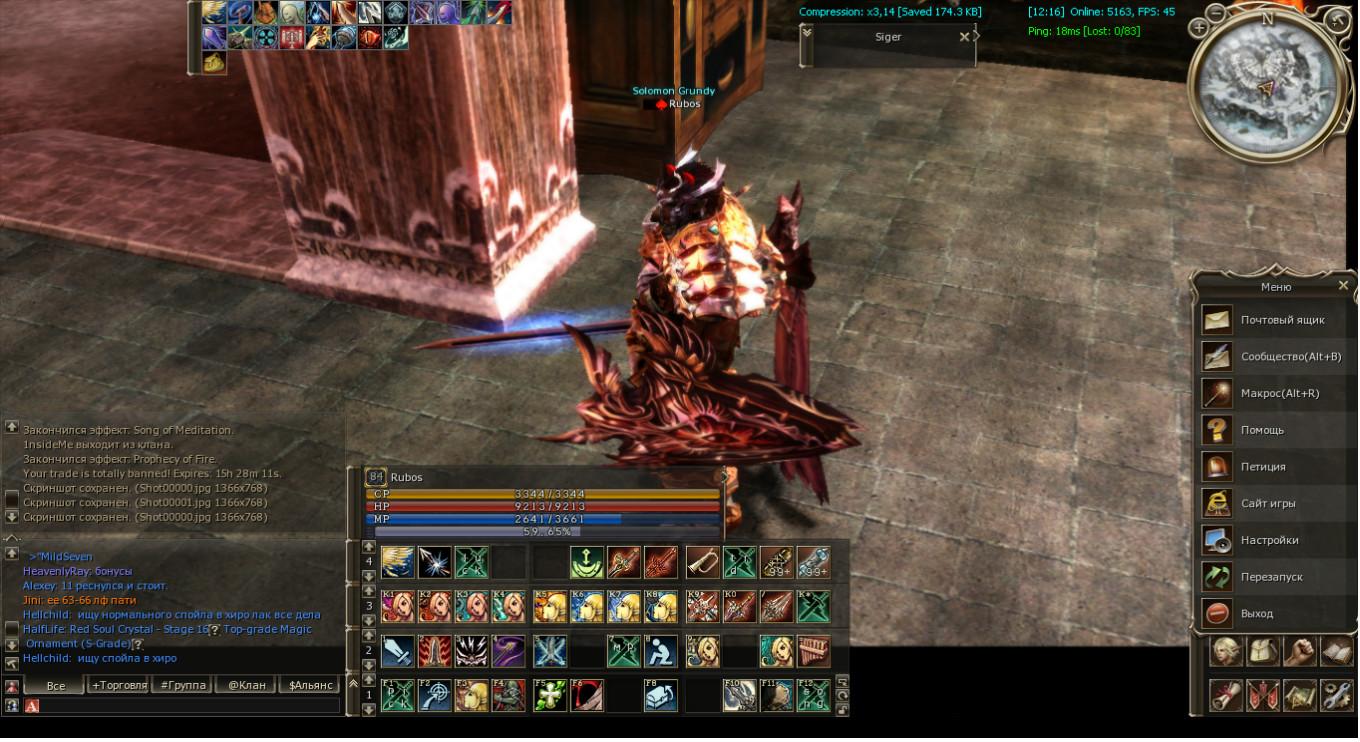Switch to the +Торговля chat tab

tap(118, 685)
